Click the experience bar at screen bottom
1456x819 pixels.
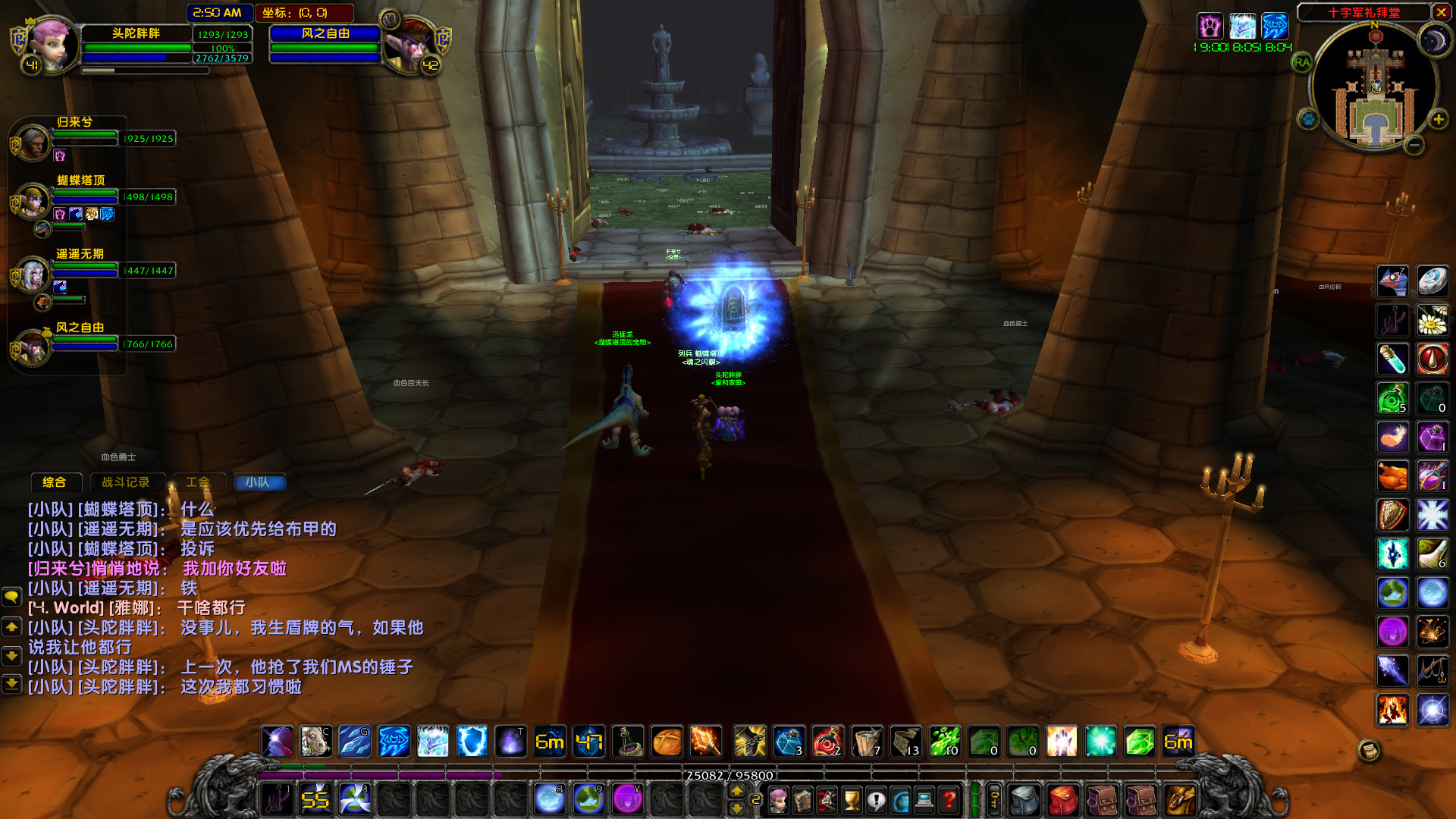click(x=728, y=775)
